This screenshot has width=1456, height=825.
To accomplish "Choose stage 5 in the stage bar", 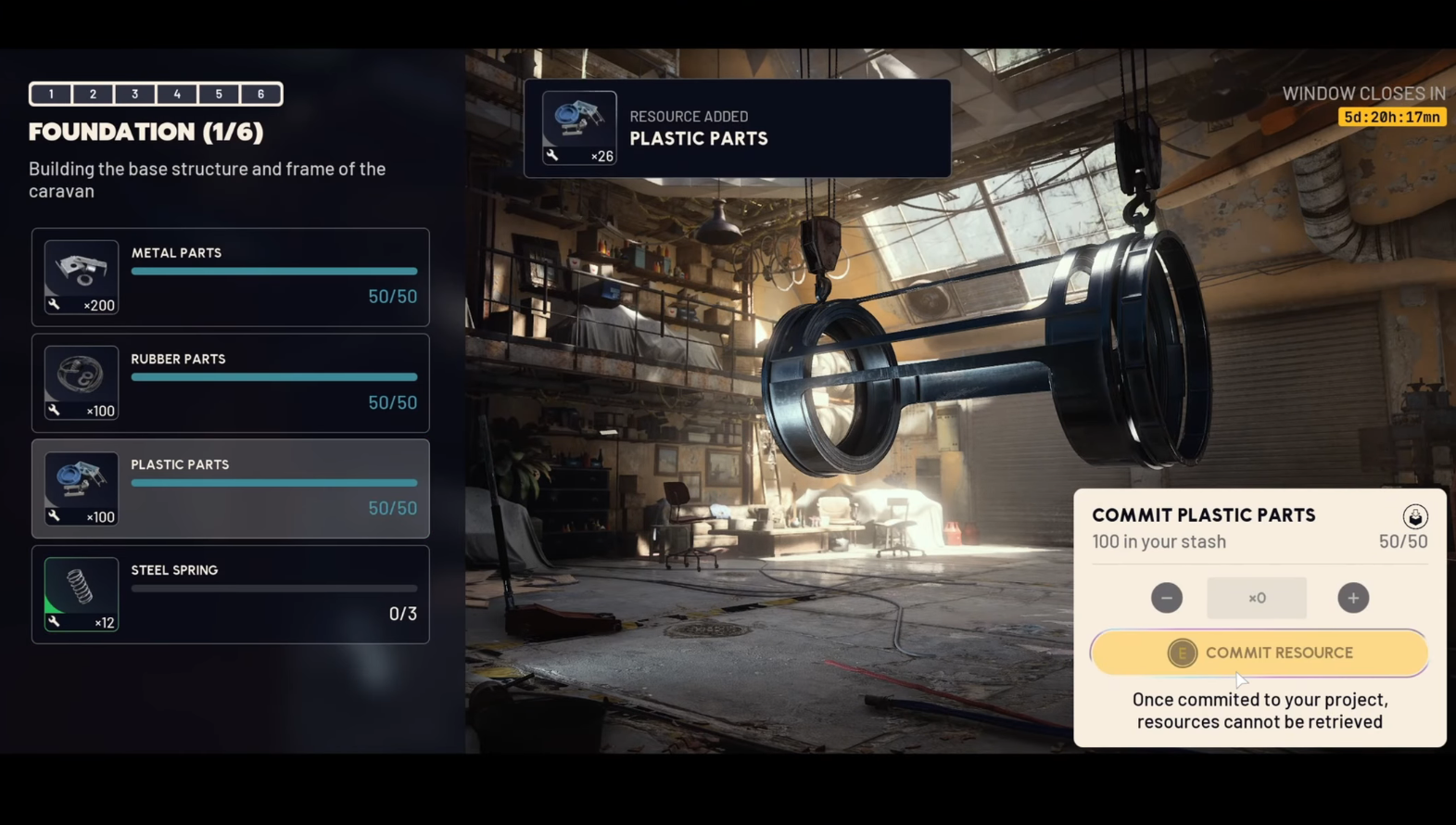I will 219,94.
